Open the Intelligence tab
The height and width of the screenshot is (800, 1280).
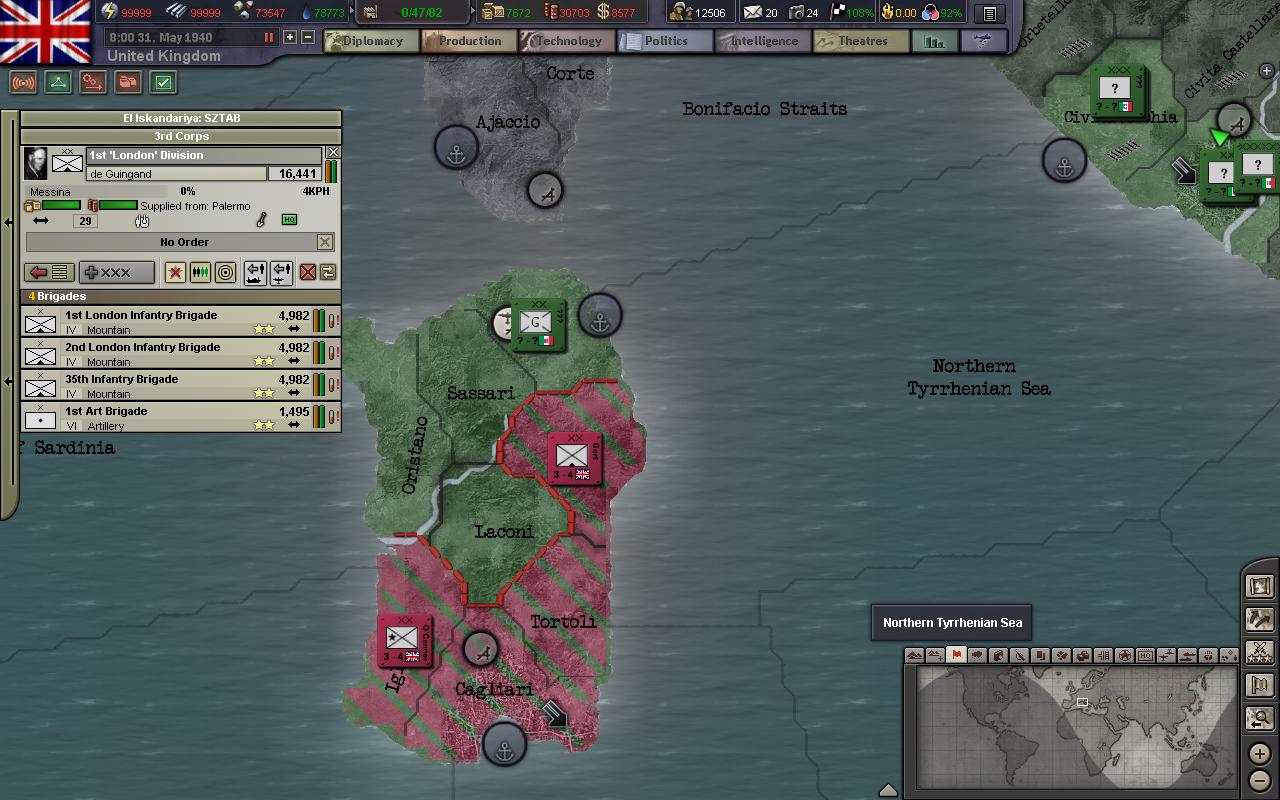pyautogui.click(x=762, y=41)
